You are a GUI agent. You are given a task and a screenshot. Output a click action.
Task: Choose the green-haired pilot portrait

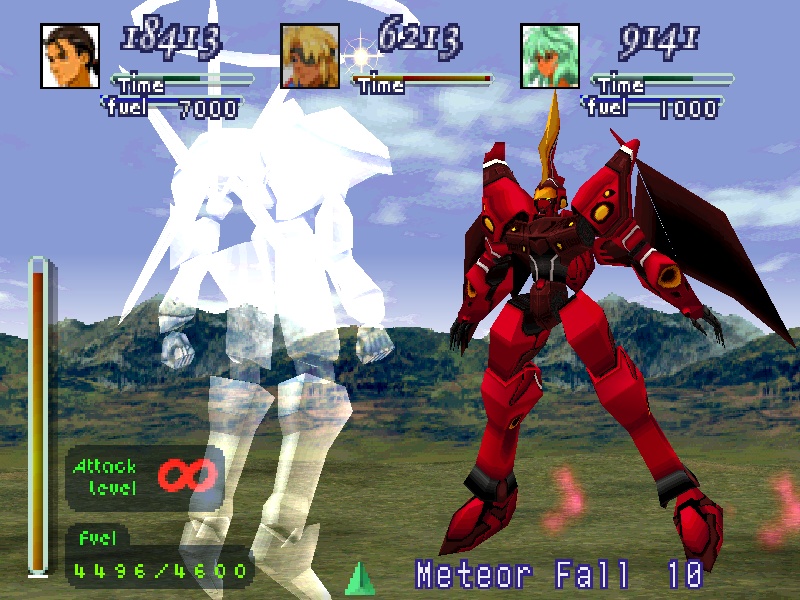point(550,56)
